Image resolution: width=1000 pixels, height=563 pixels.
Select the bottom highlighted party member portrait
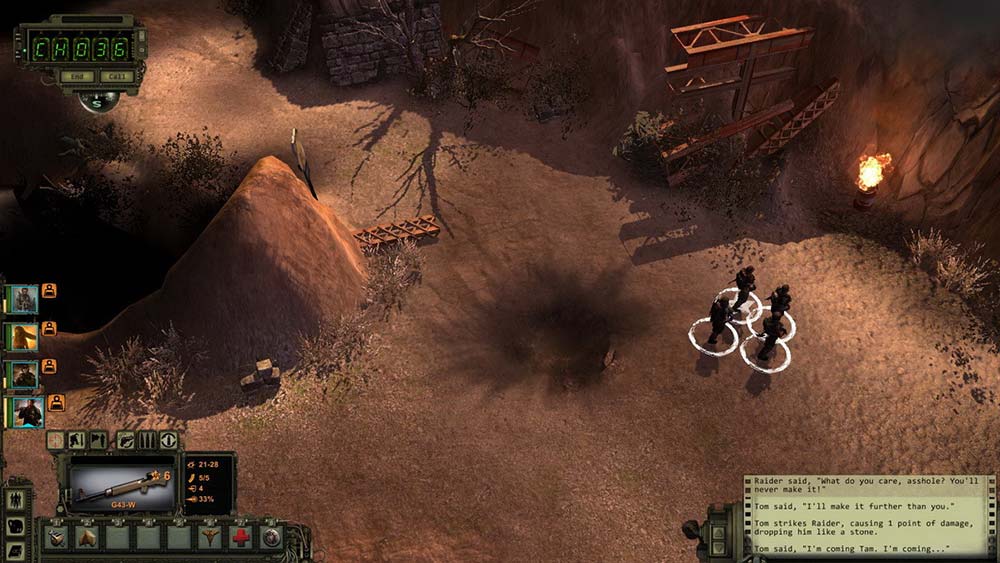coord(26,411)
